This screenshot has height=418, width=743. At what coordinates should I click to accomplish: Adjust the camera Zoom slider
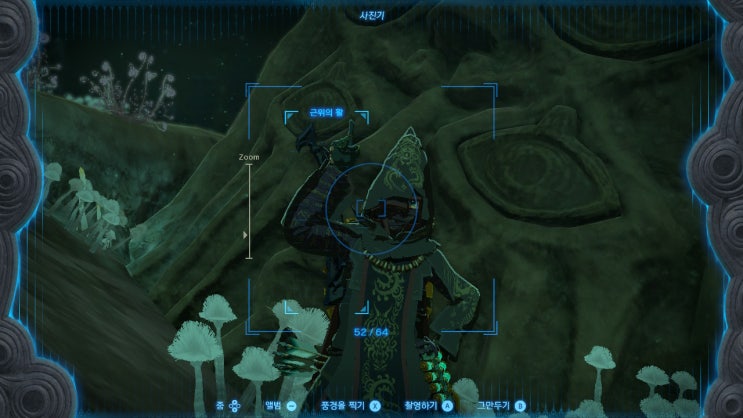(248, 234)
